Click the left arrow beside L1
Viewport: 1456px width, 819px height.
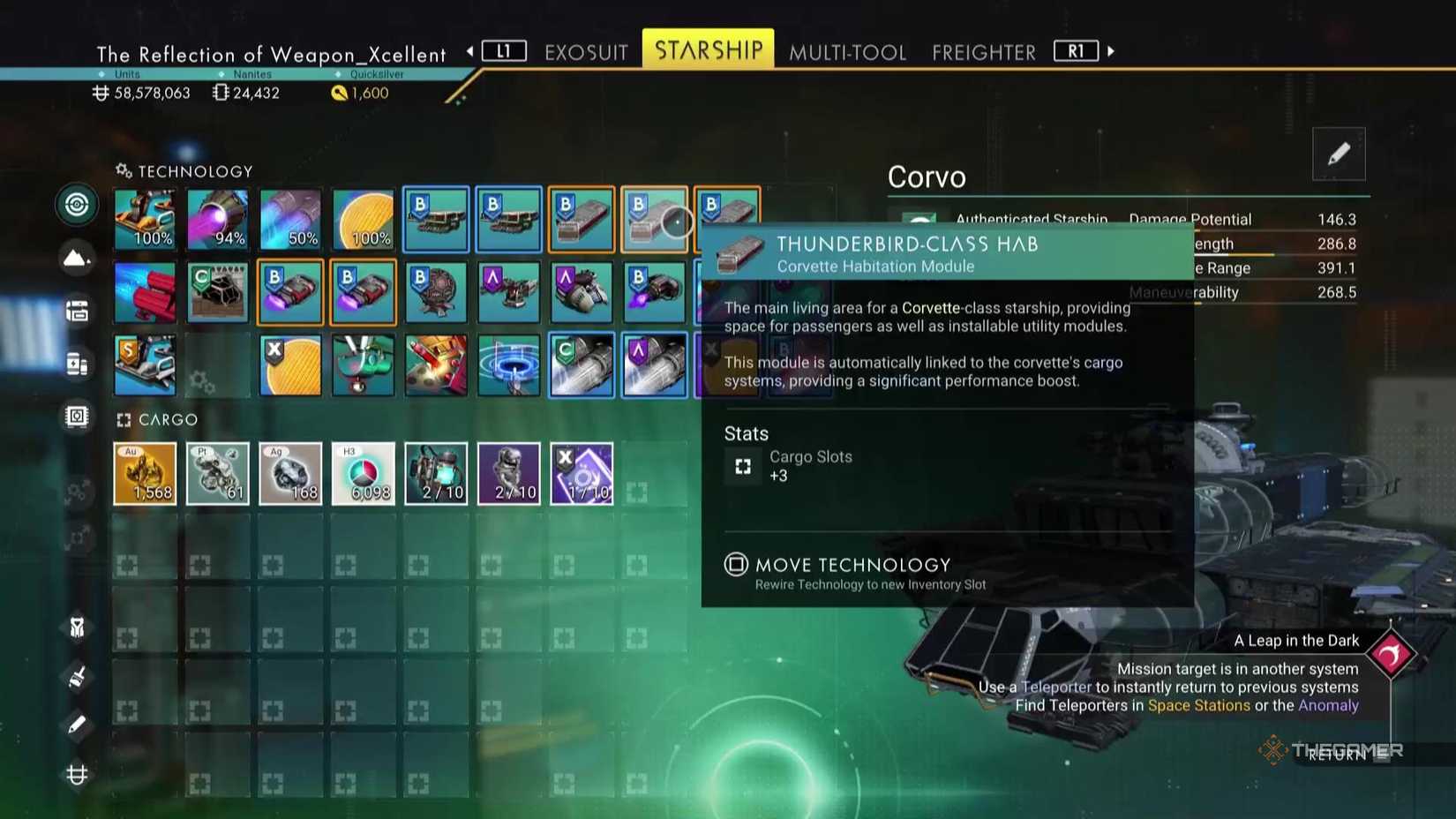click(472, 51)
